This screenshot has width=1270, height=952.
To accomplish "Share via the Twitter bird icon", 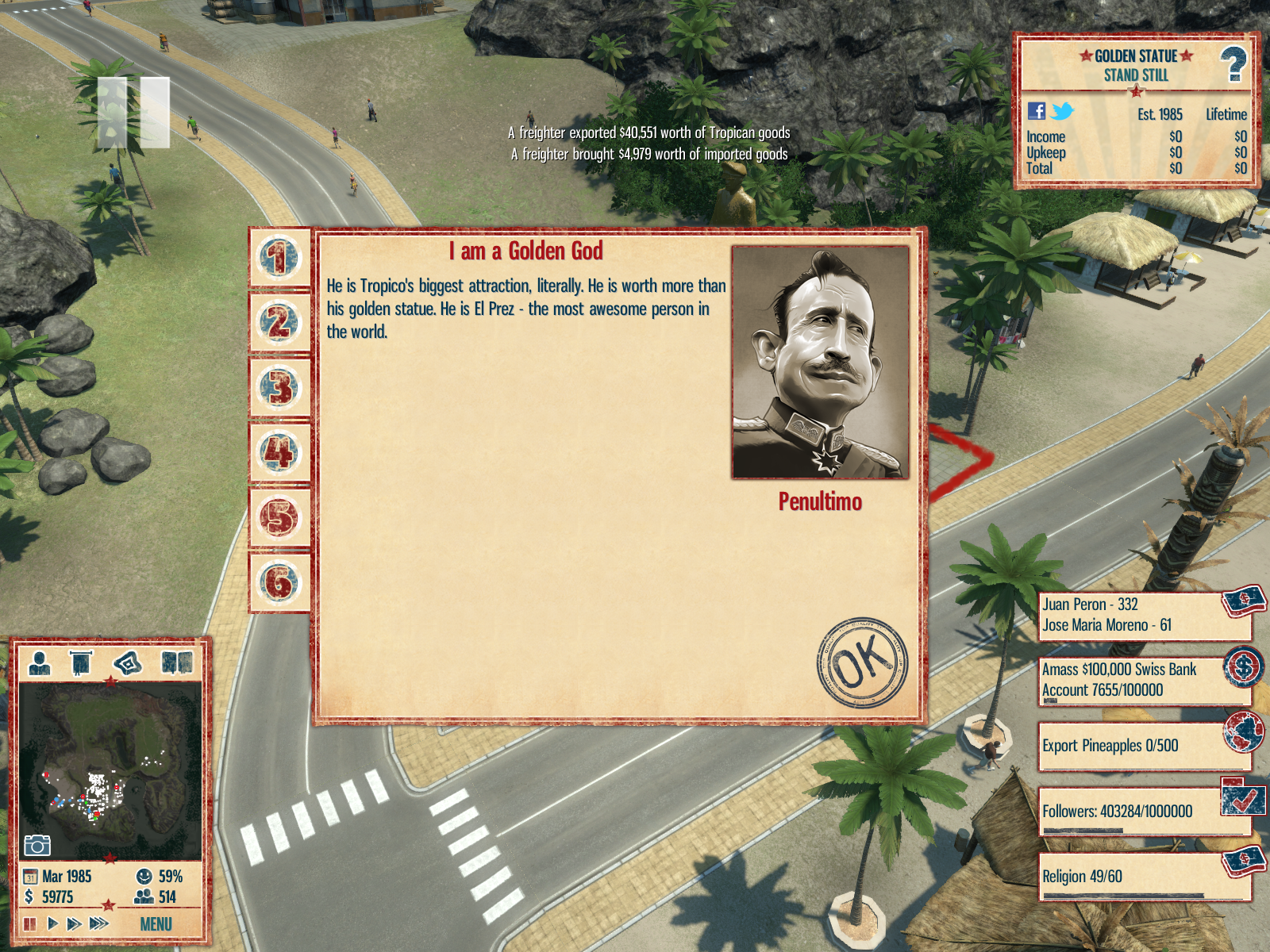I will click(x=1062, y=111).
